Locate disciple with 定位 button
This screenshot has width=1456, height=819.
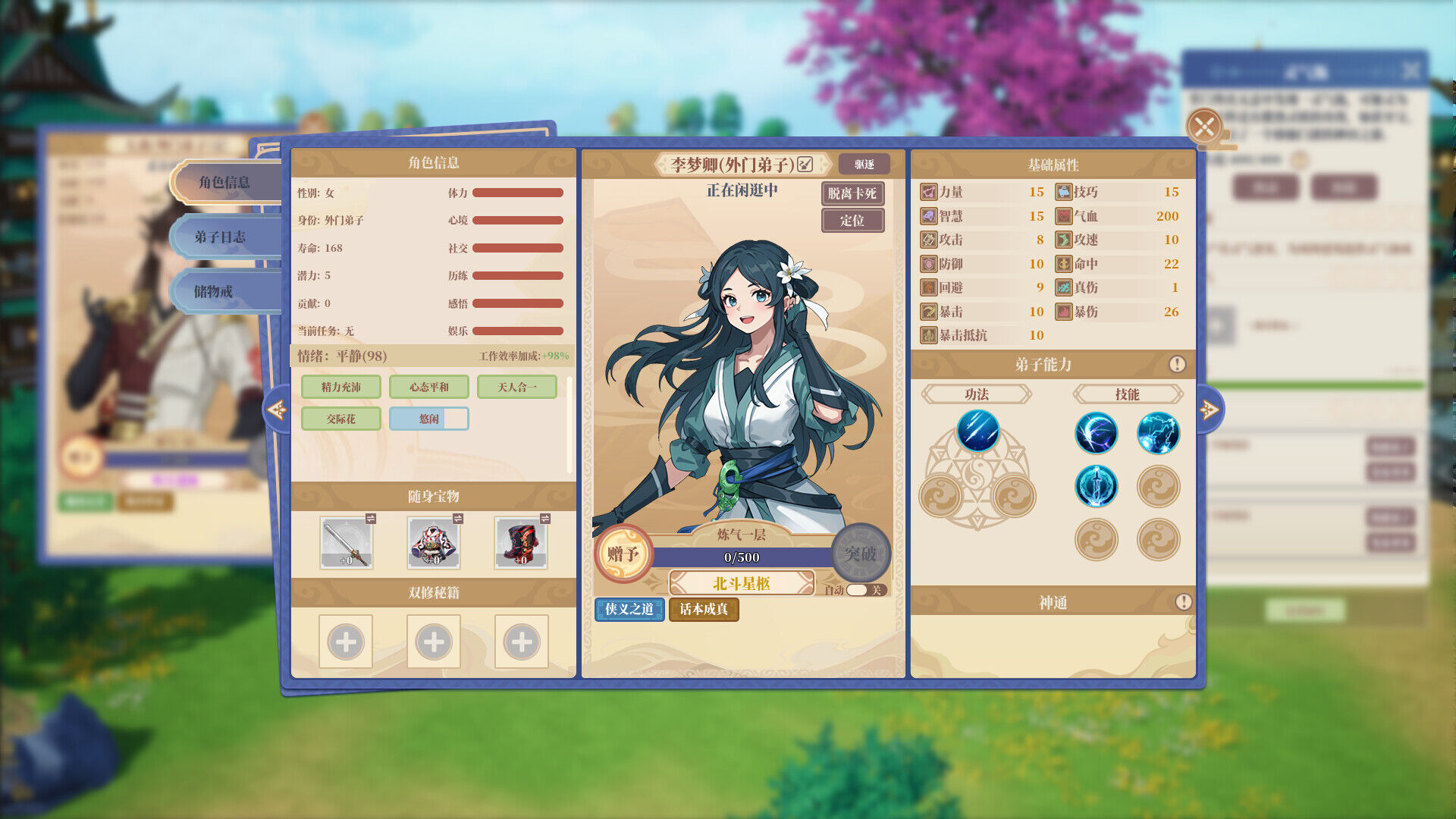tap(852, 221)
